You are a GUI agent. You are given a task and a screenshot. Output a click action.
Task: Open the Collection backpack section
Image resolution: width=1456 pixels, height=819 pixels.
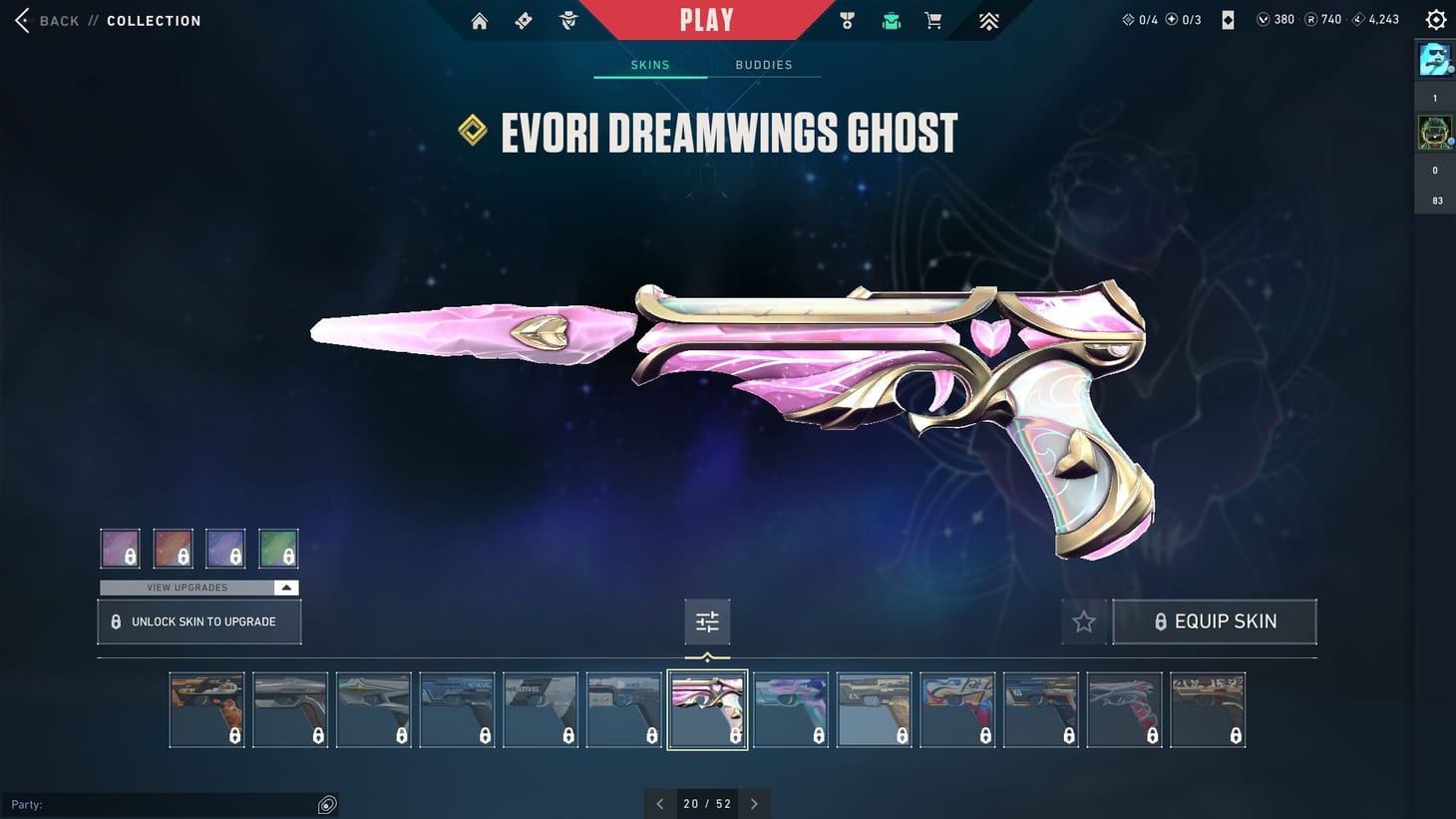(891, 20)
